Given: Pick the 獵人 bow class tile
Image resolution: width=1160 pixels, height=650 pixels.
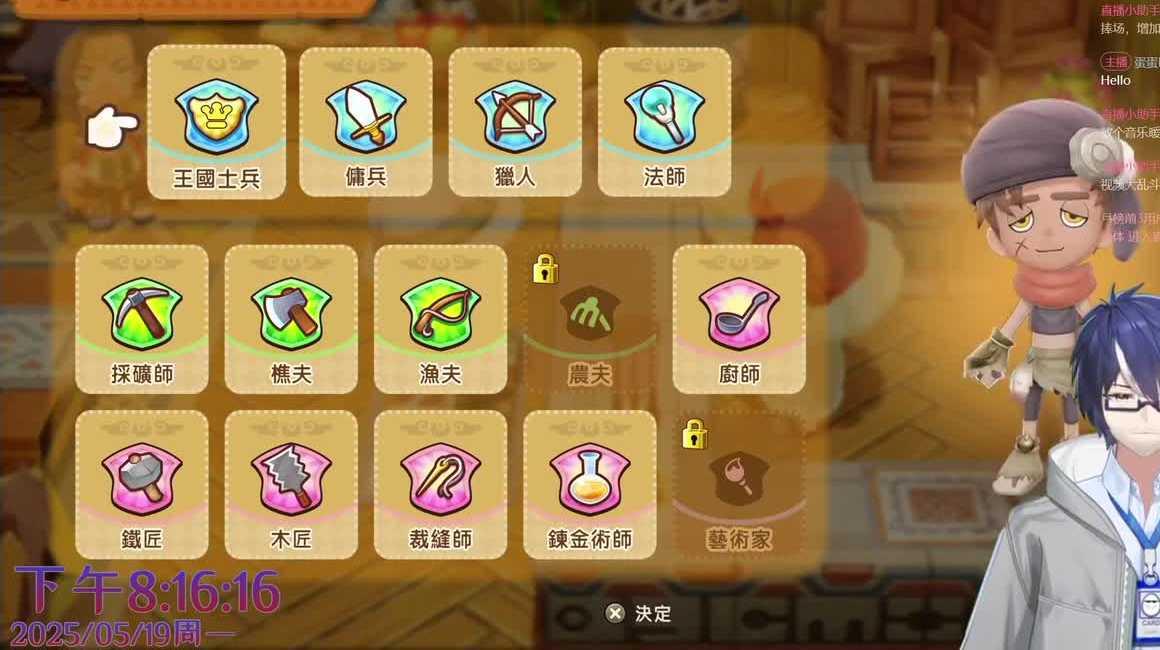Looking at the screenshot, I should (515, 122).
